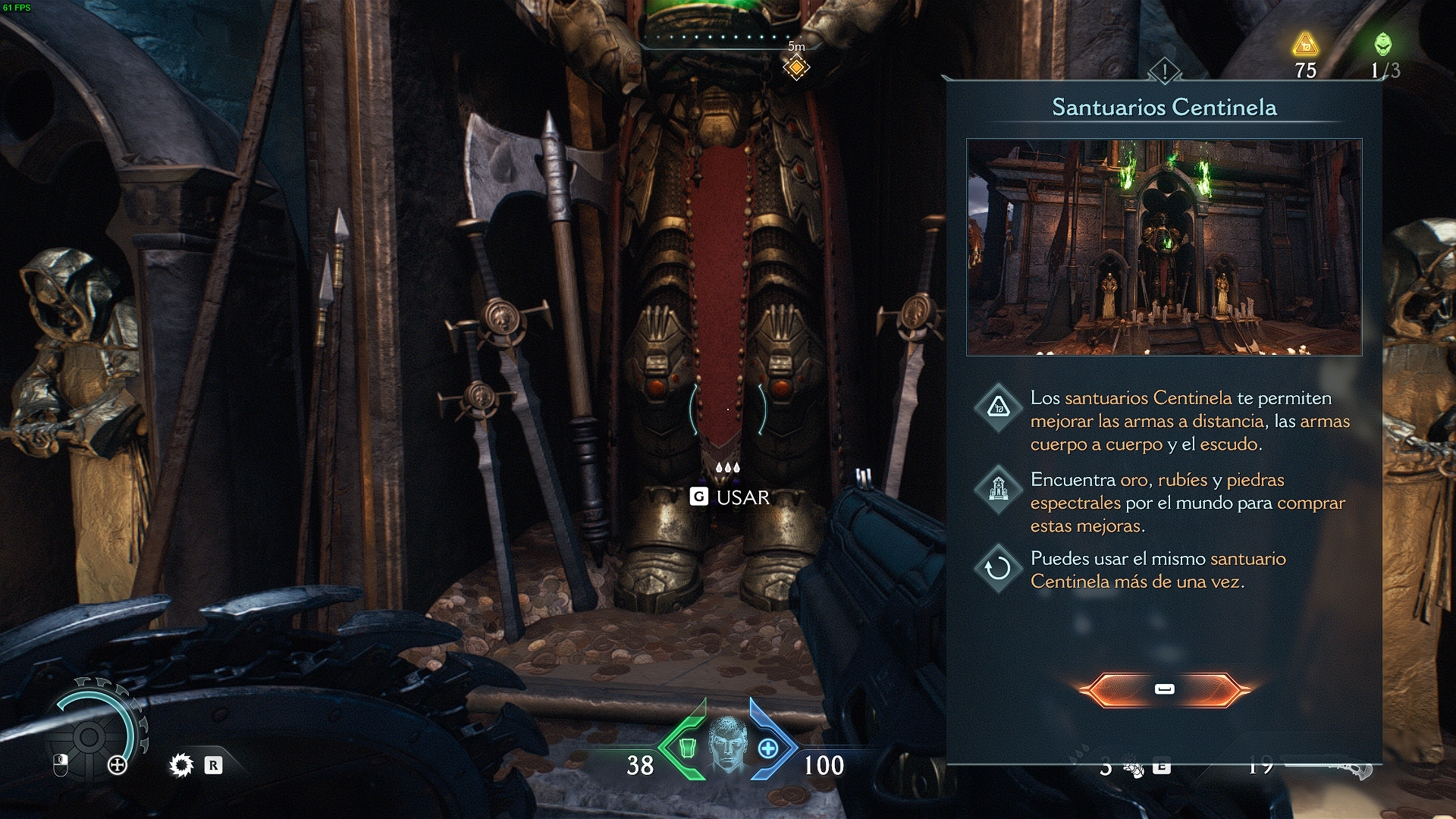Select the orange diamond objective marker
The height and width of the screenshot is (819, 1456).
pos(796,68)
